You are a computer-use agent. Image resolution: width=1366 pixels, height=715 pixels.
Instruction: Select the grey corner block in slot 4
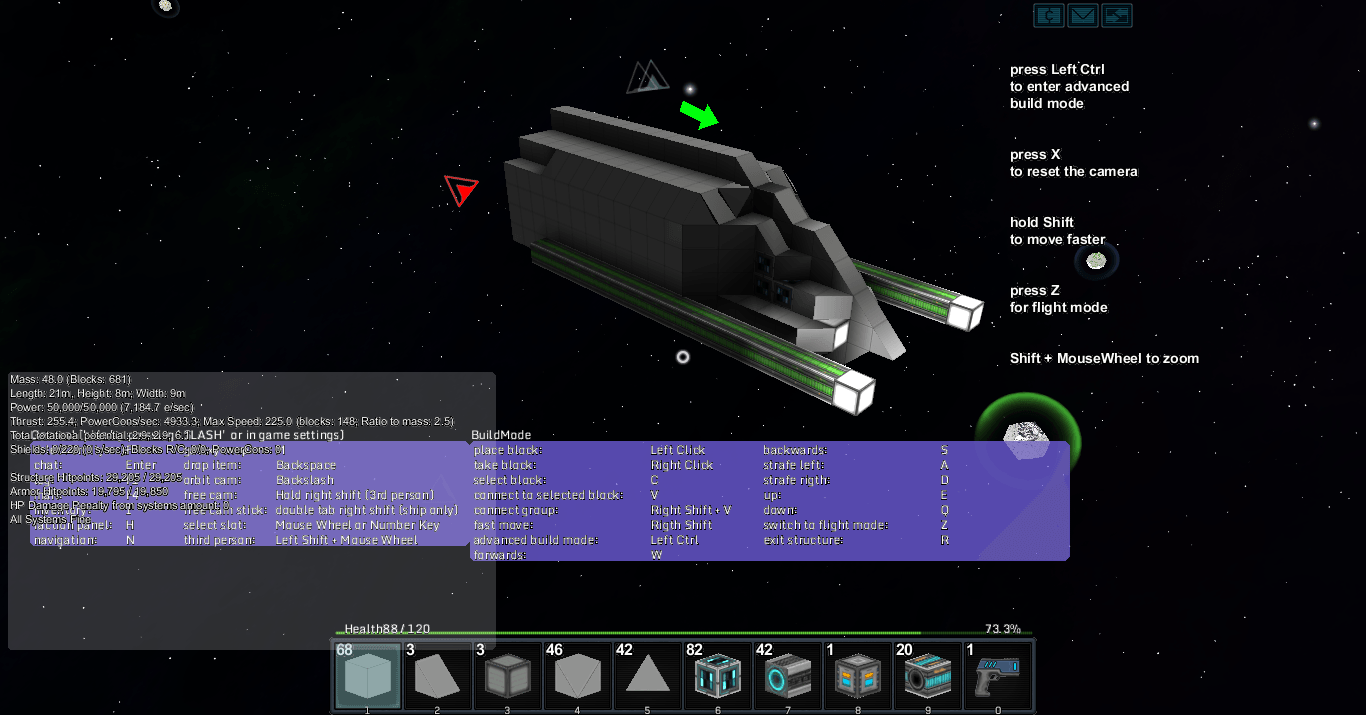click(x=577, y=675)
